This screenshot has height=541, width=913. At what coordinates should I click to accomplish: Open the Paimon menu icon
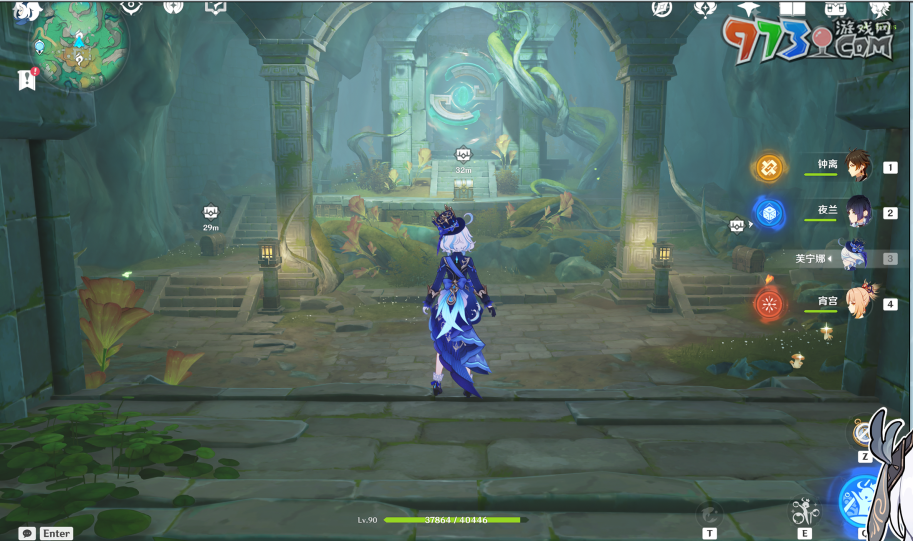(26, 10)
